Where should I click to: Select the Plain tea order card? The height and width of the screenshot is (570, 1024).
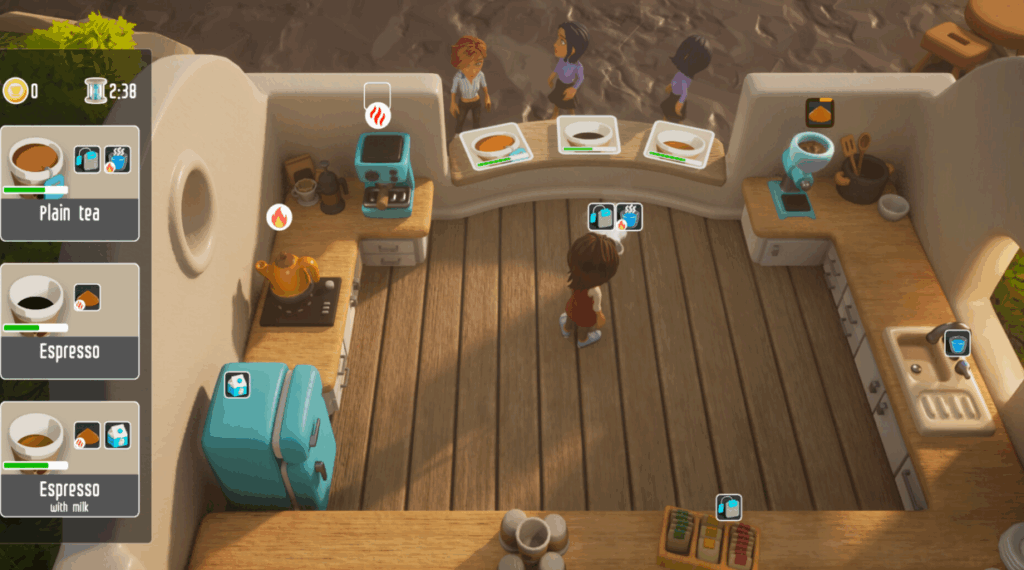tap(70, 183)
